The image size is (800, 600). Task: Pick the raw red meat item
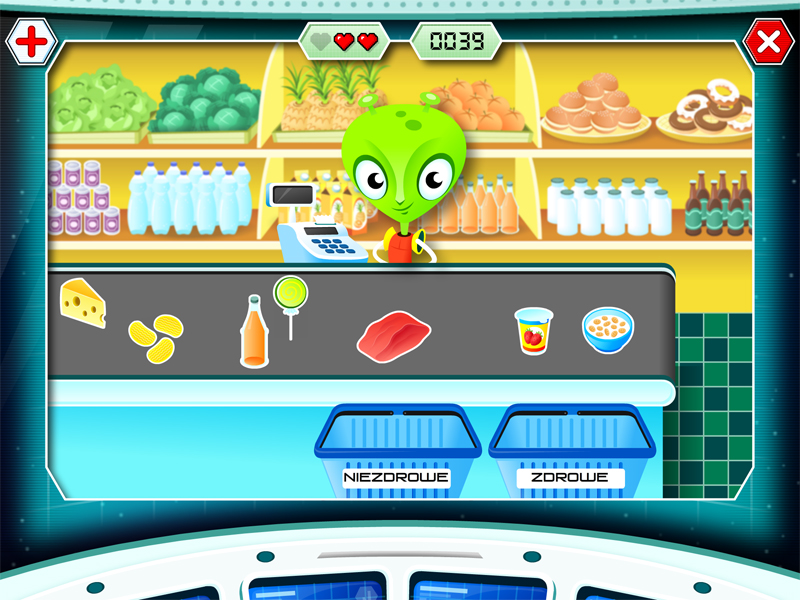click(x=393, y=334)
